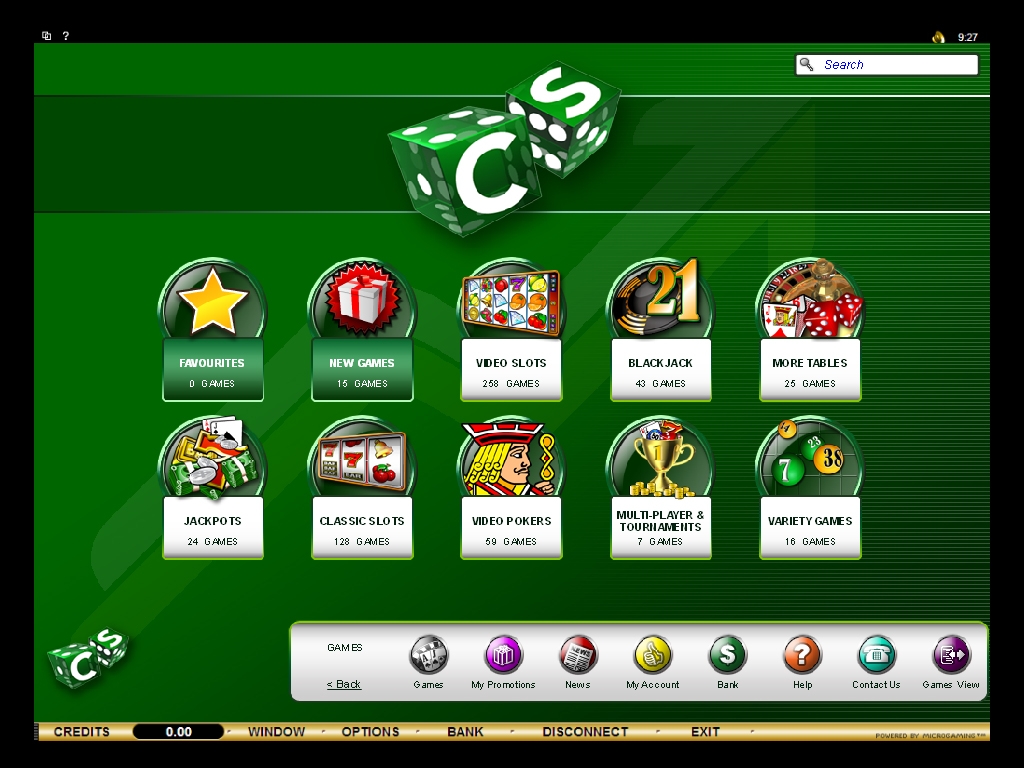Open the Favourites game category

click(x=212, y=368)
